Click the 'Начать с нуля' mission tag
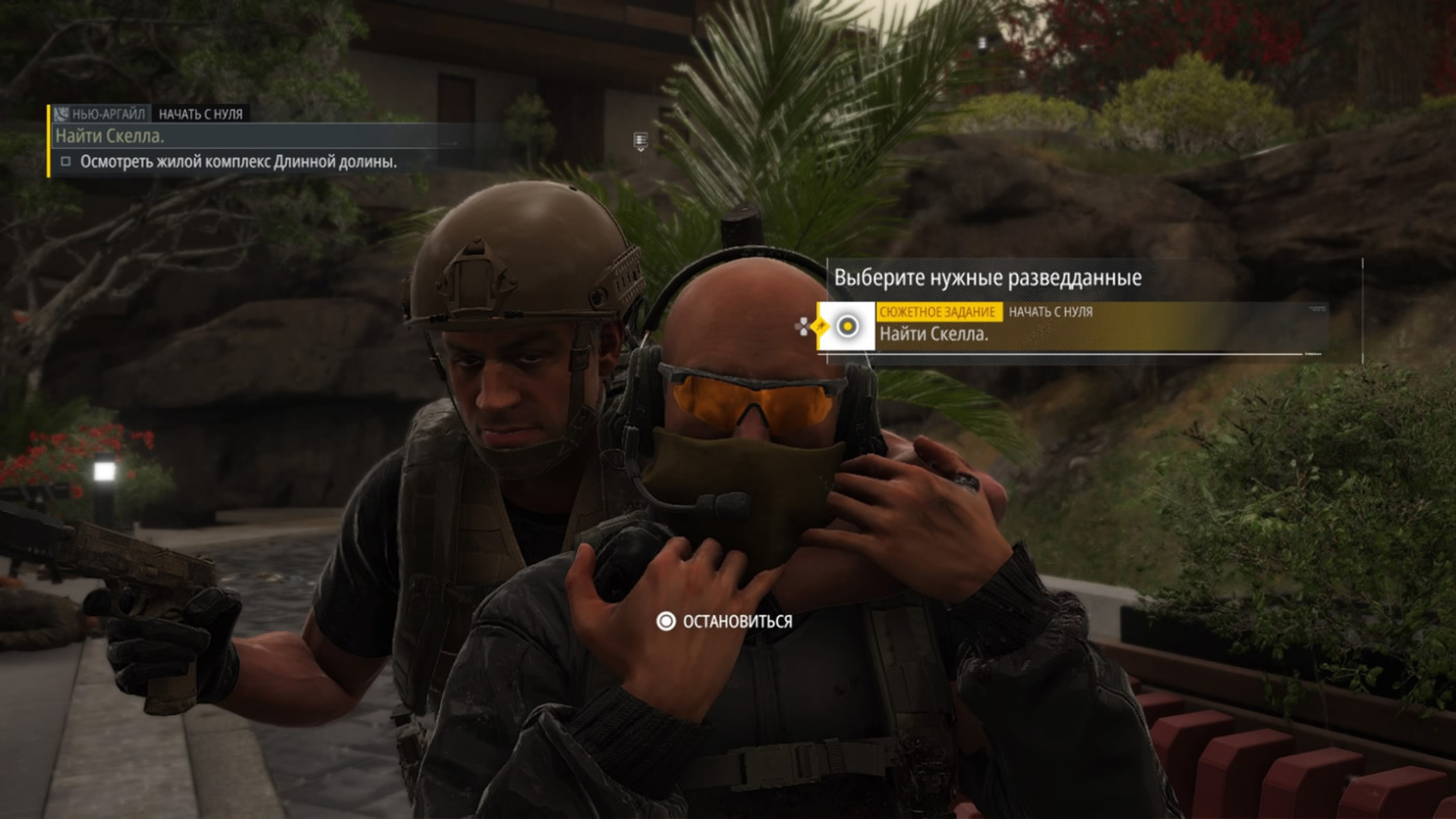The width and height of the screenshot is (1456, 819). [x=200, y=114]
